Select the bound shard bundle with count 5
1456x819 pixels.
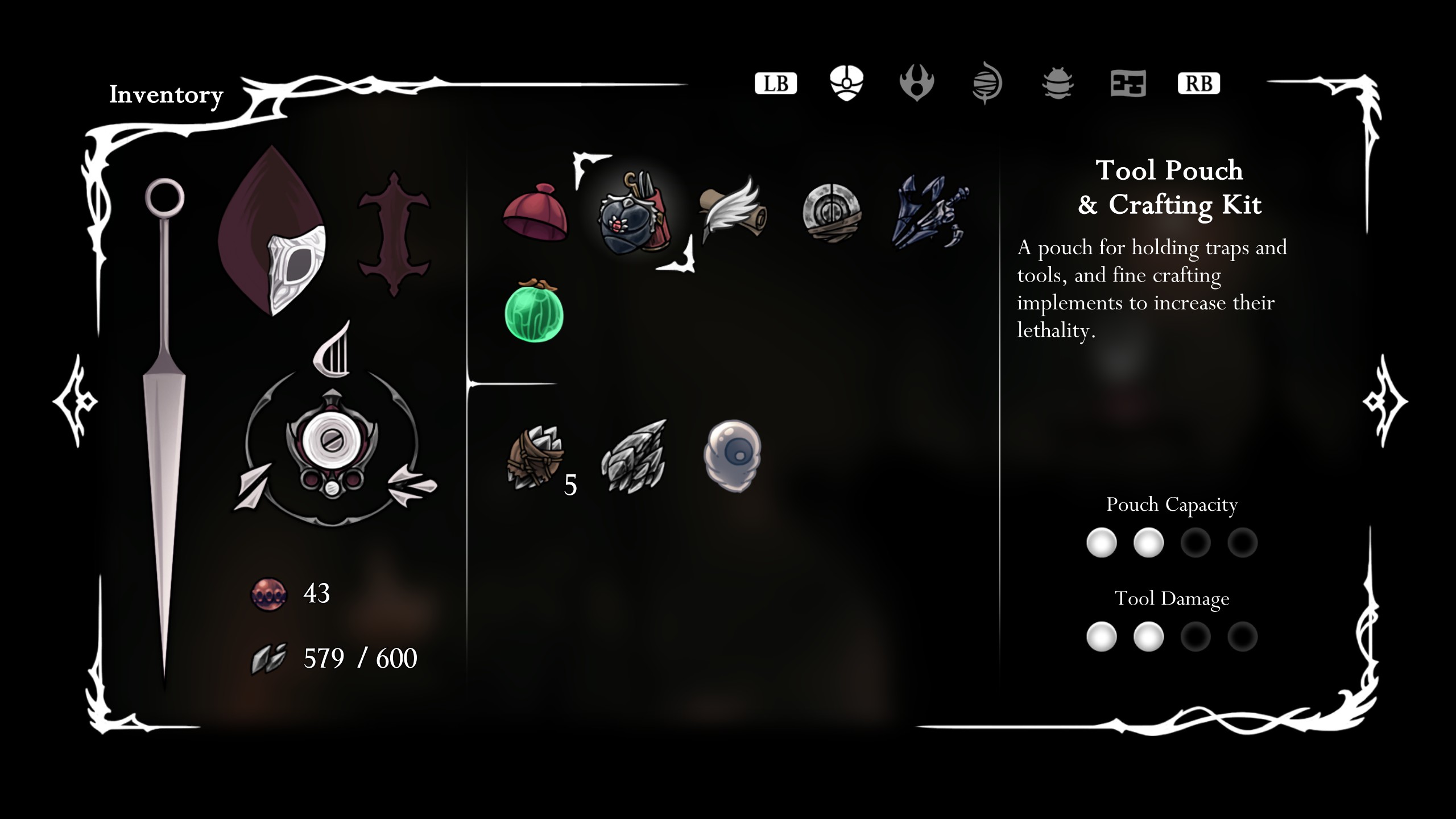coord(535,457)
